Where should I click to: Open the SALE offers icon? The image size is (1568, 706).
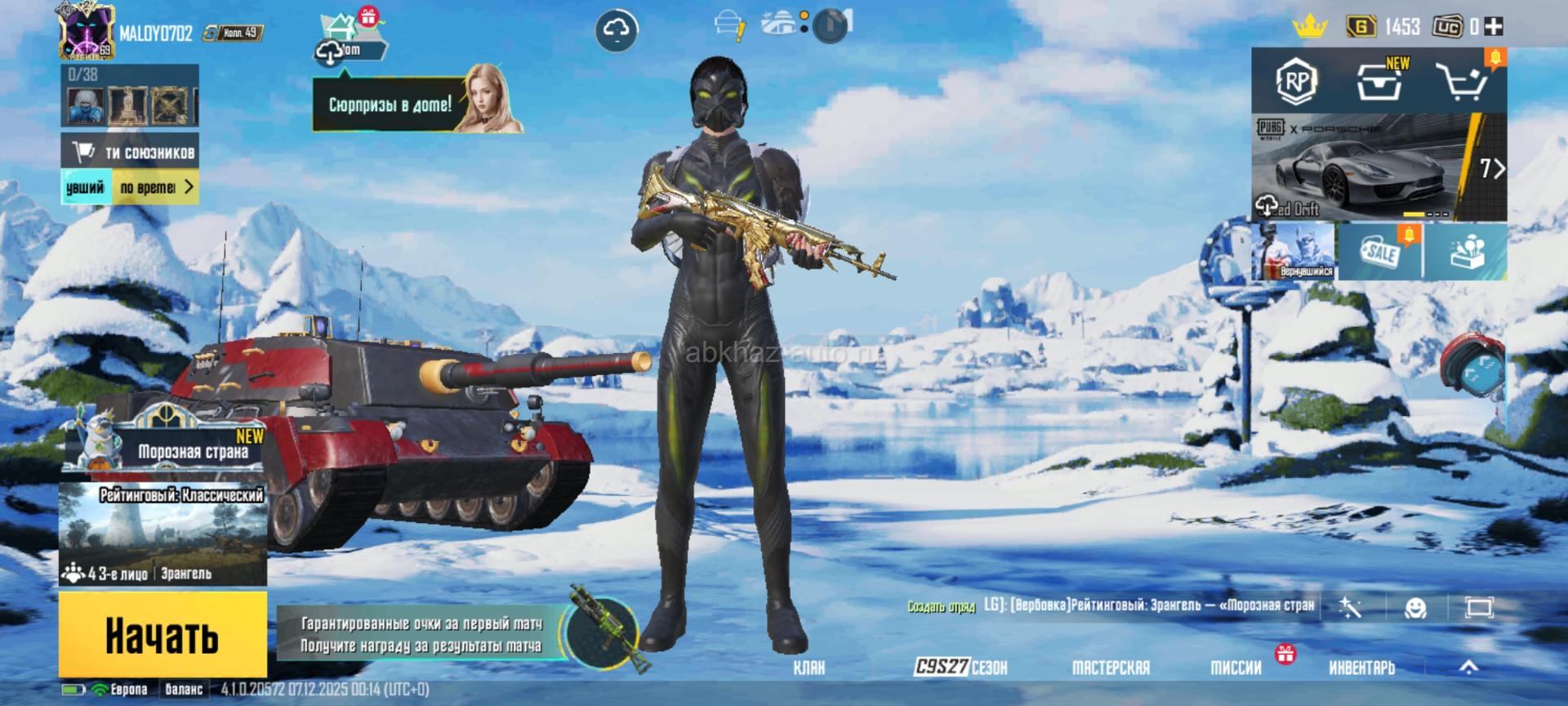pos(1380,252)
